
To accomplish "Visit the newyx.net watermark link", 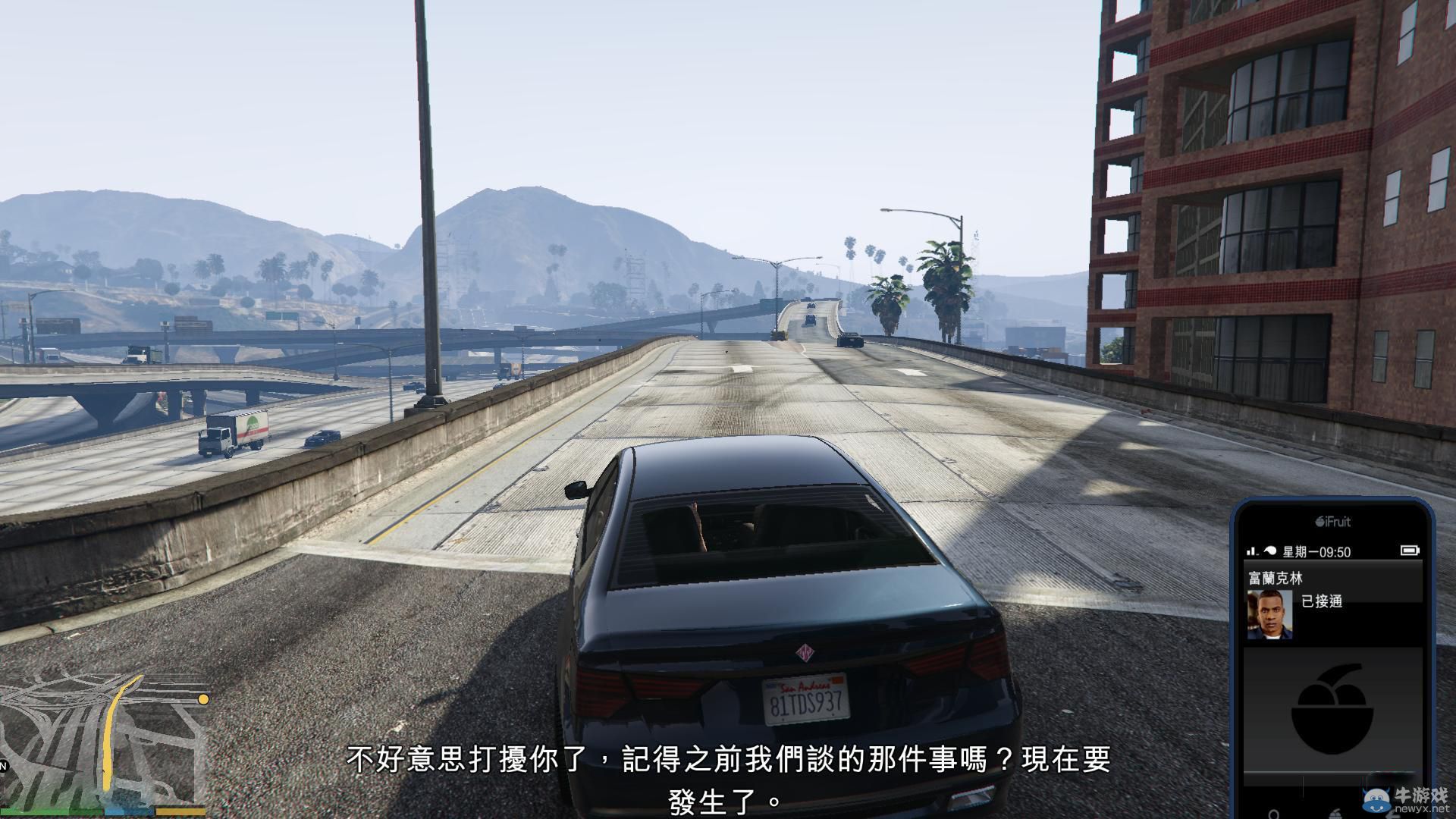I will coord(1421,810).
